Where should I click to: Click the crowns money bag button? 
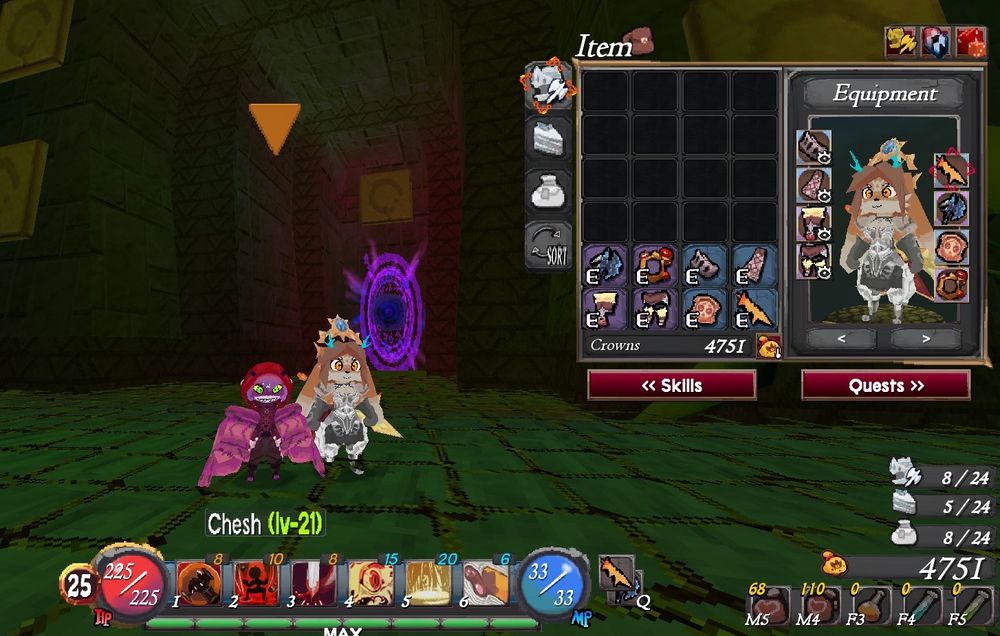(768, 347)
